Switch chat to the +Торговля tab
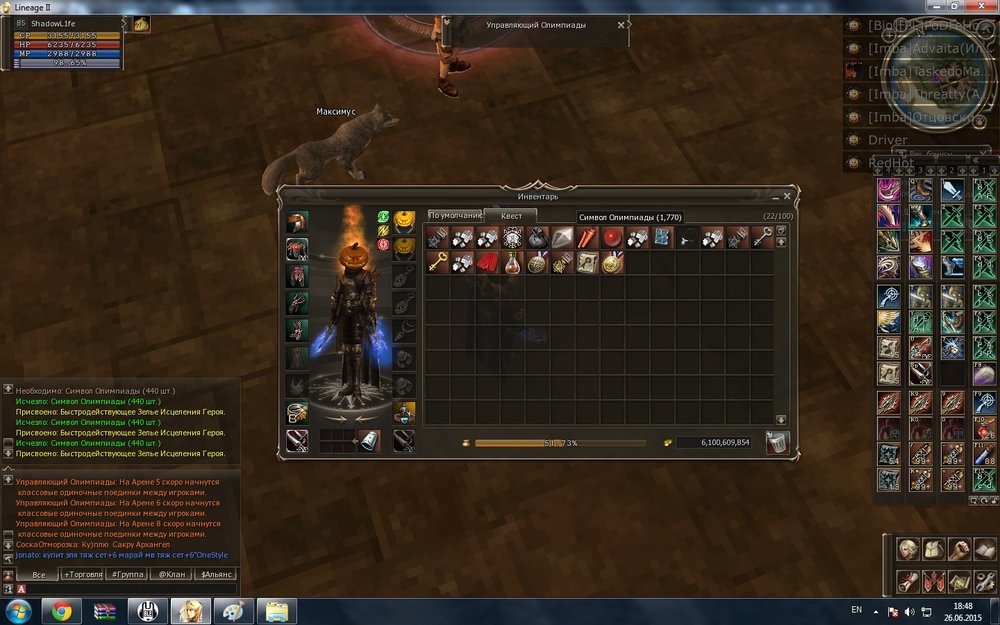The image size is (1000, 625). pyautogui.click(x=82, y=574)
